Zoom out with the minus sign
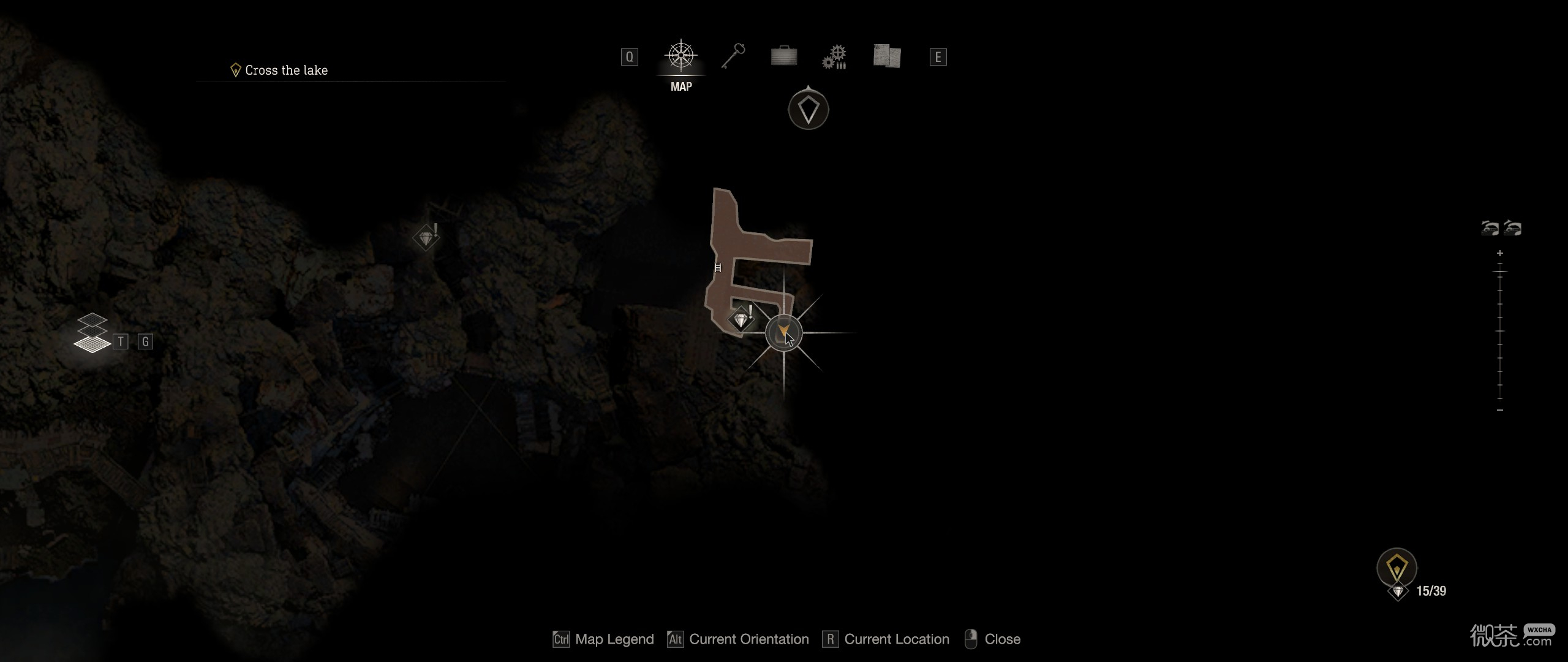The width and height of the screenshot is (1568, 662). tap(1499, 410)
